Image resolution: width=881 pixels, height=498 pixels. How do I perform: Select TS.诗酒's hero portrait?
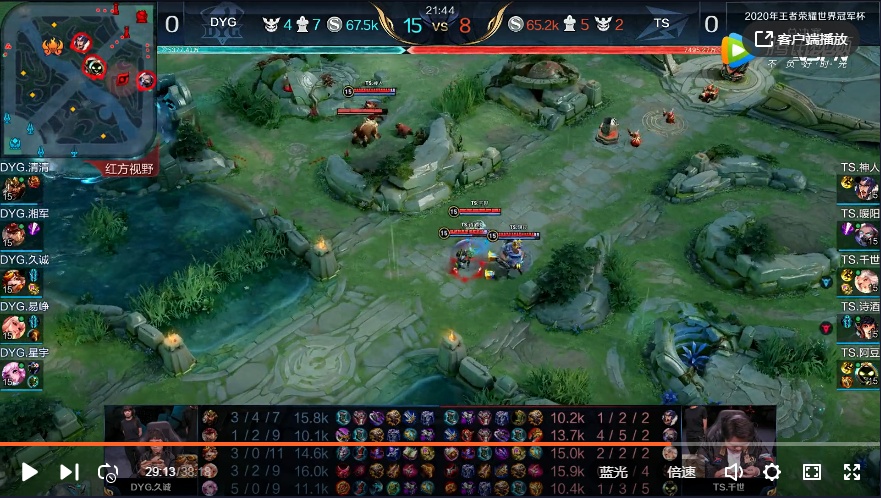click(866, 328)
